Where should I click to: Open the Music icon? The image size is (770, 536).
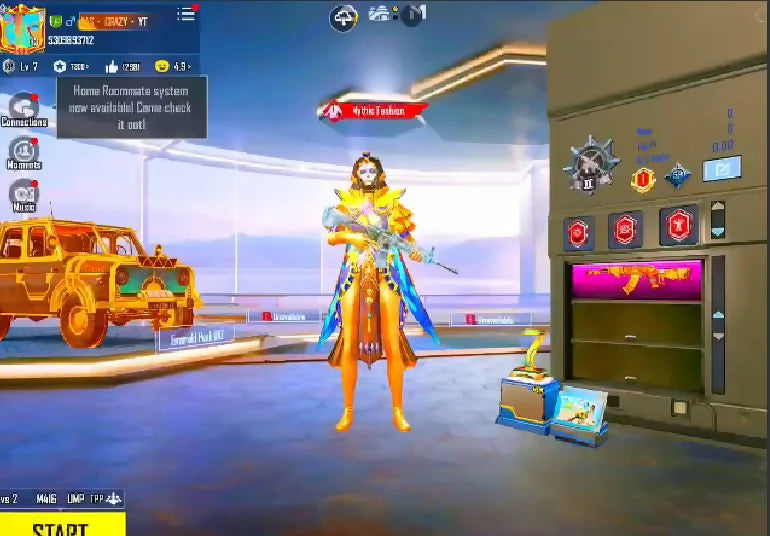coord(23,193)
